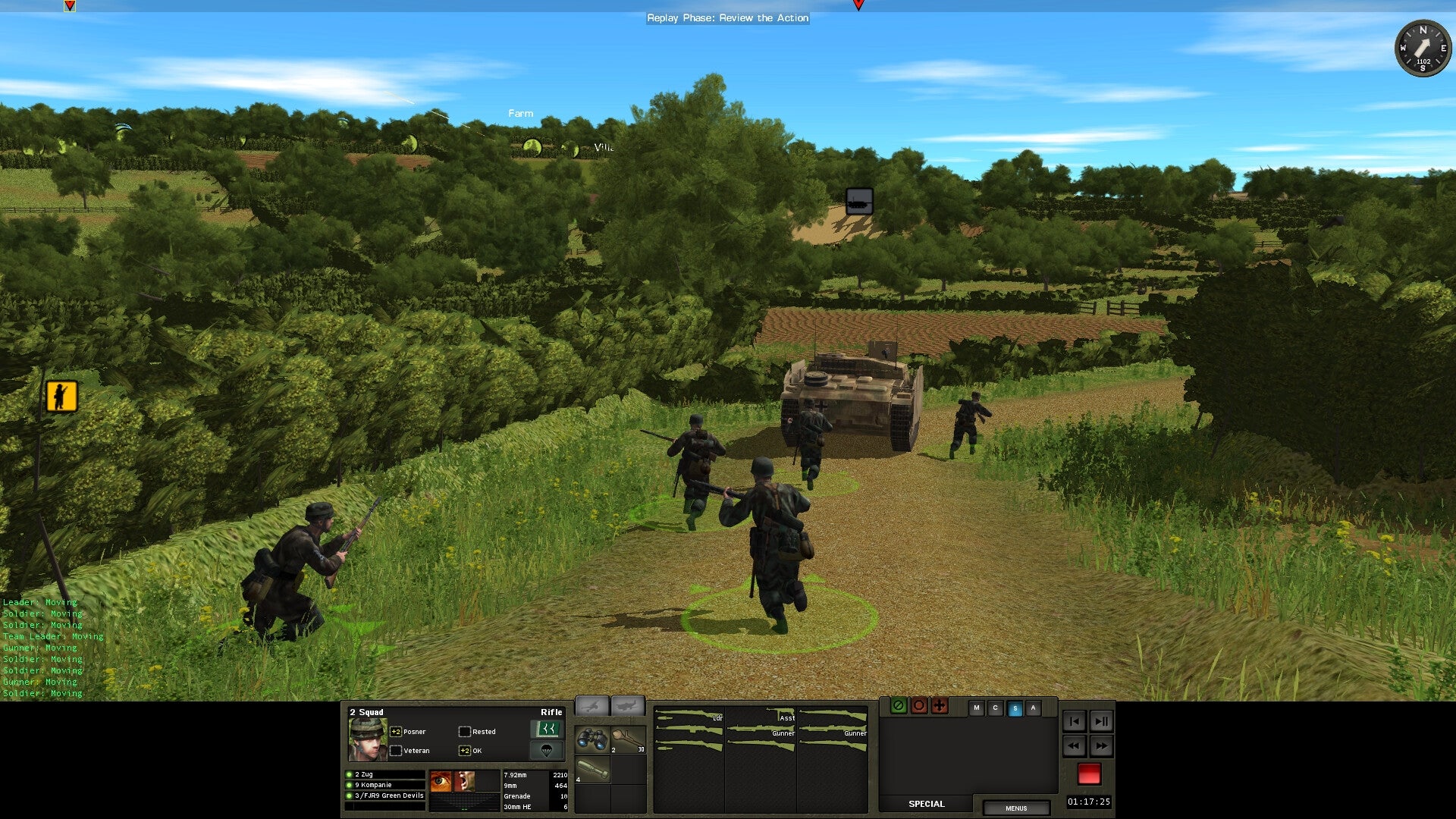
Task: Click the squad leader portrait thumbnail
Action: click(x=368, y=739)
